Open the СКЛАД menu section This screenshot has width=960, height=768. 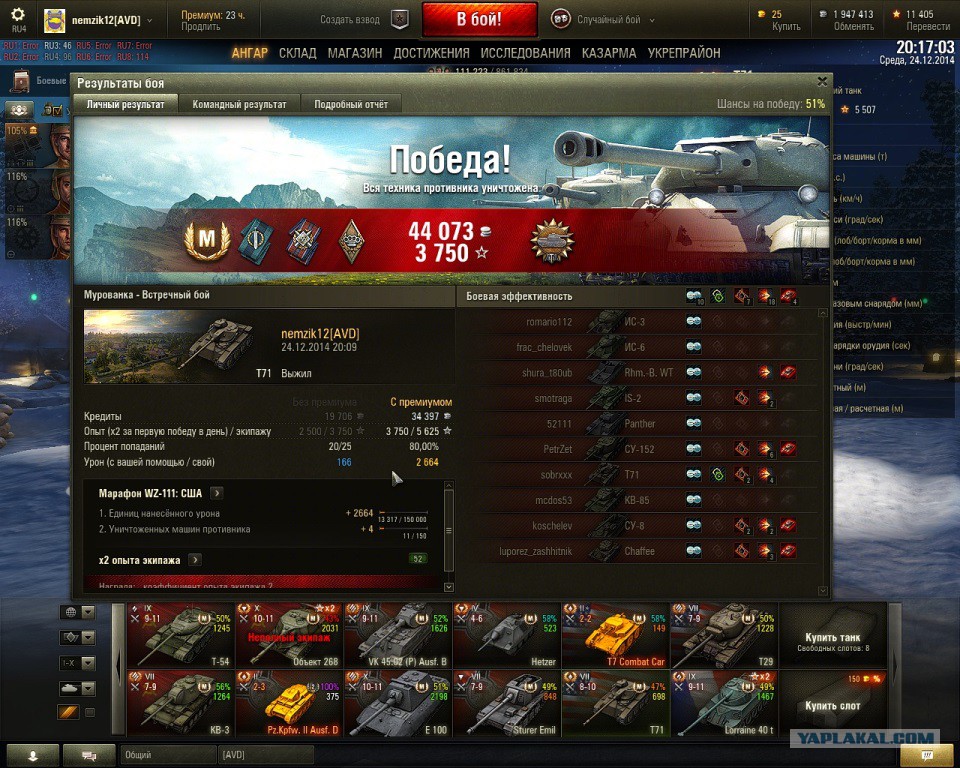click(298, 53)
